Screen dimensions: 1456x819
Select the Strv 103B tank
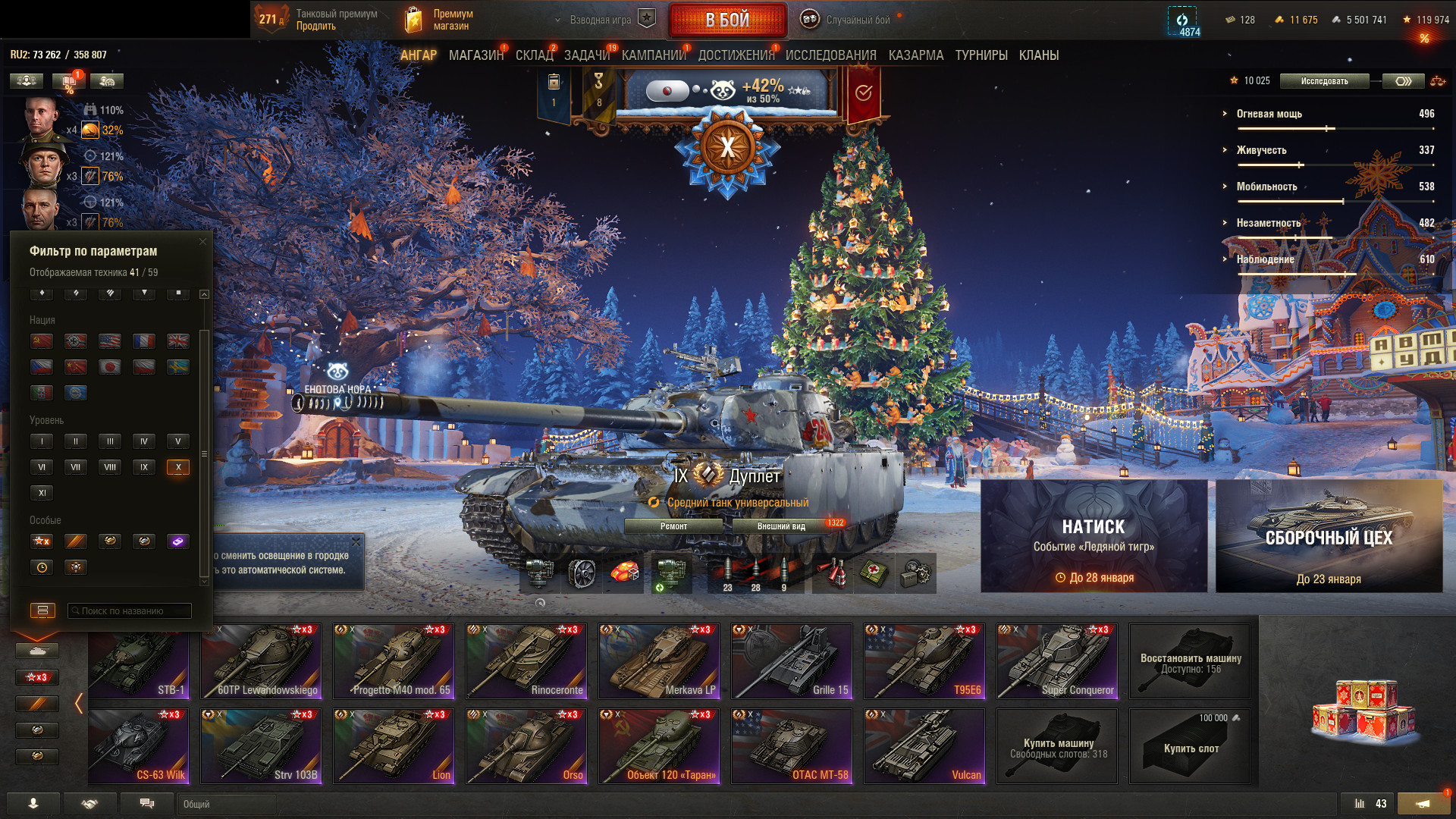pyautogui.click(x=260, y=746)
